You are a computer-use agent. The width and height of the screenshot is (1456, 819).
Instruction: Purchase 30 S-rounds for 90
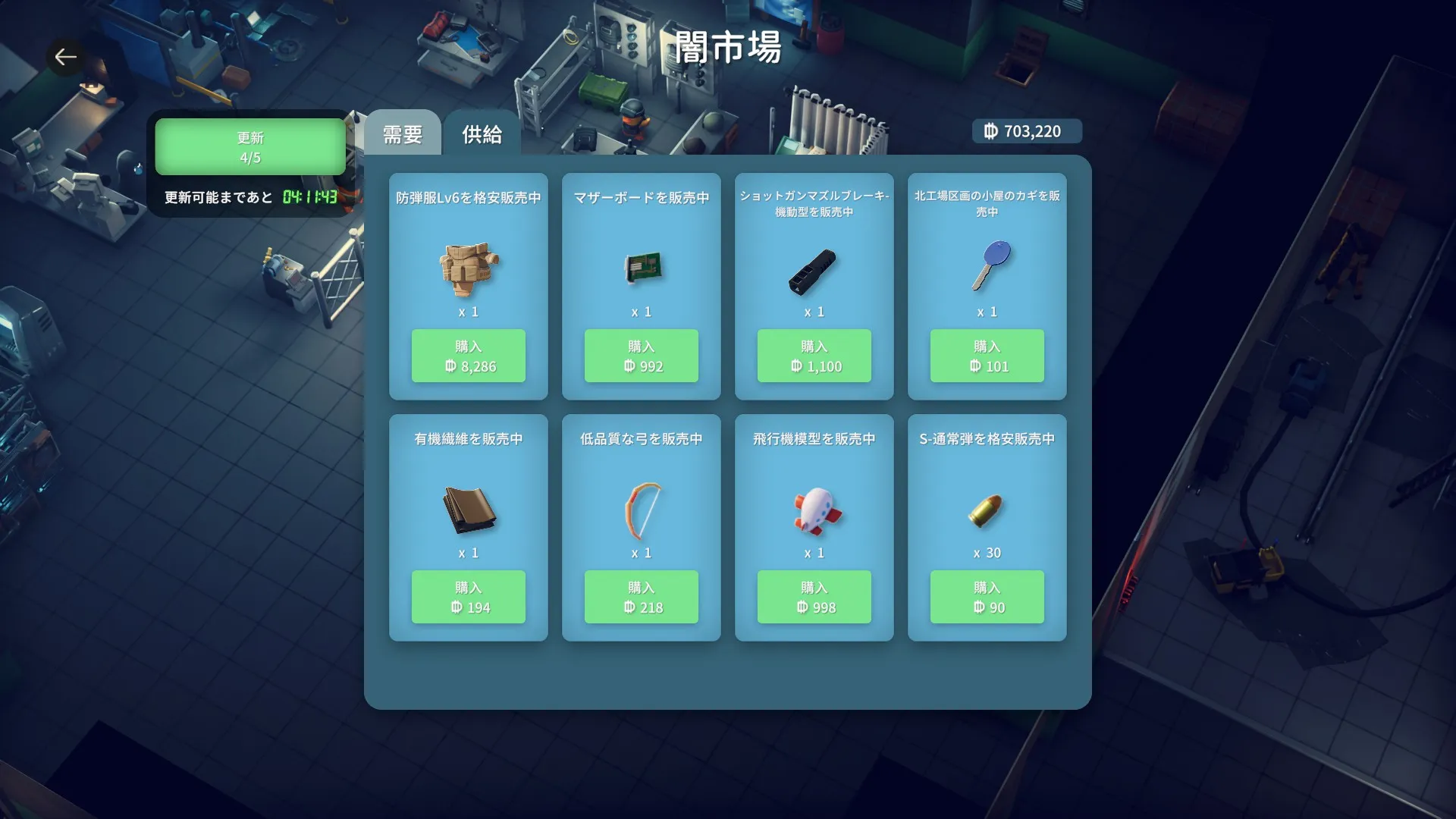pyautogui.click(x=987, y=597)
